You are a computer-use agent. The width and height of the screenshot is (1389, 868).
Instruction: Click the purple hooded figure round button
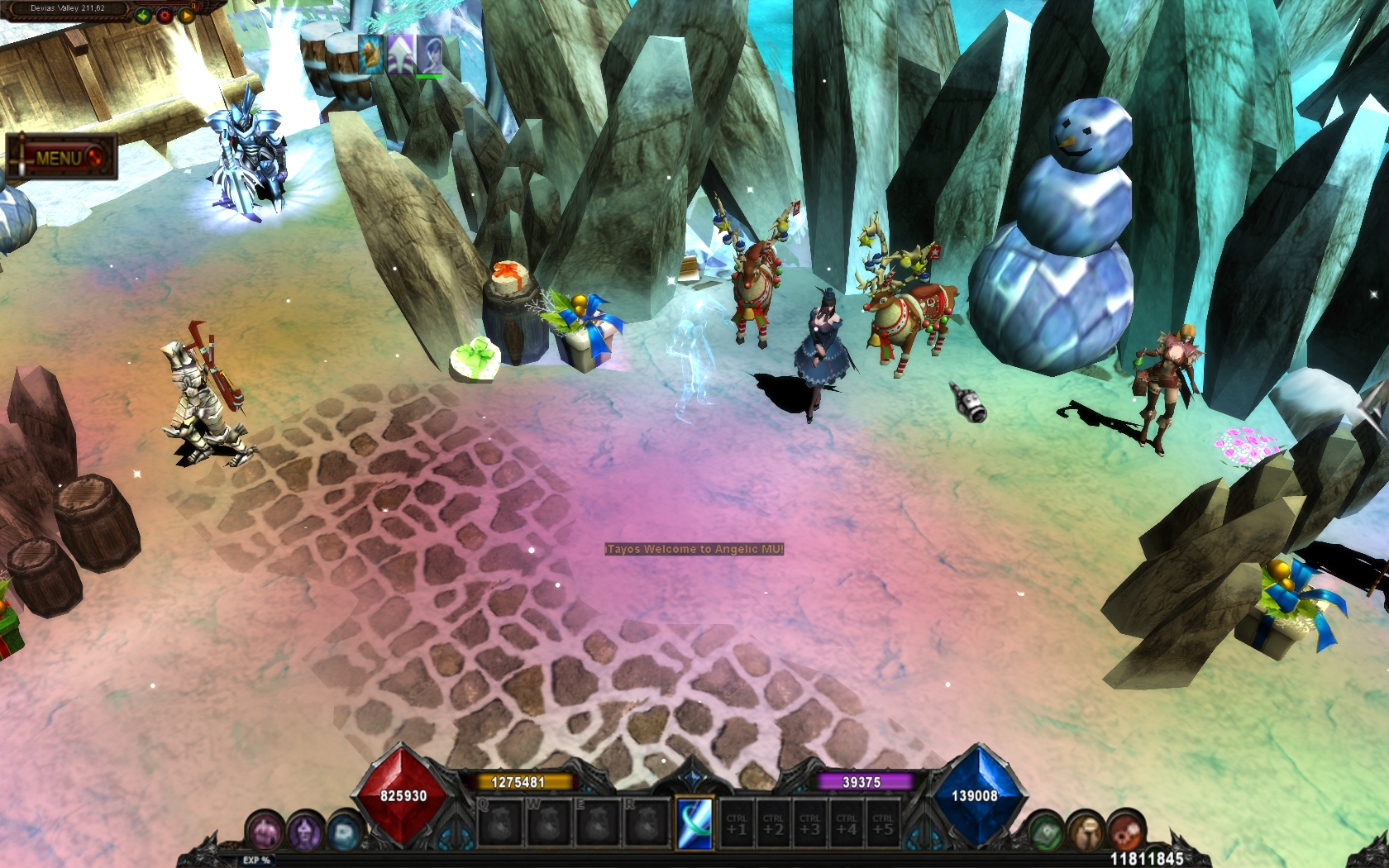coord(304,831)
